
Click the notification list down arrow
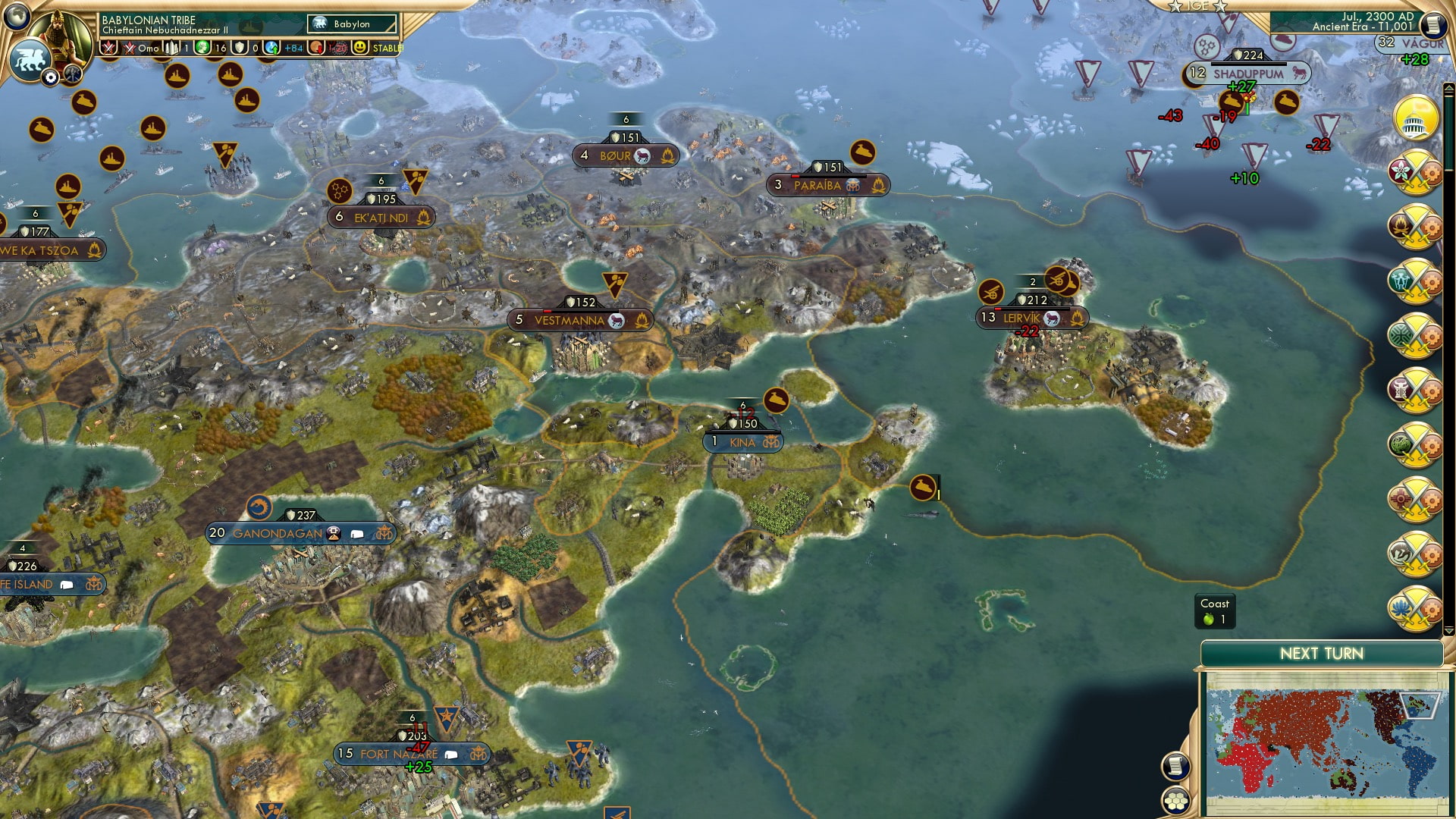click(x=1448, y=630)
